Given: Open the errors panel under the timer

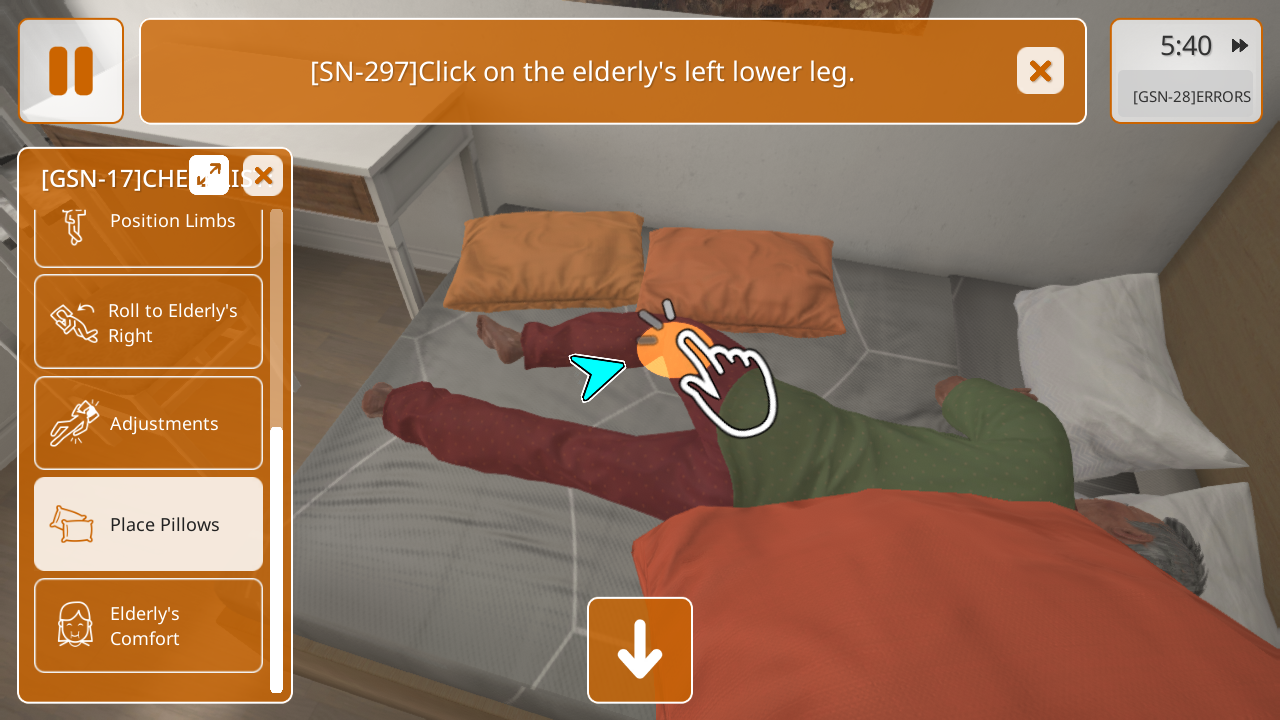Looking at the screenshot, I should [1191, 97].
